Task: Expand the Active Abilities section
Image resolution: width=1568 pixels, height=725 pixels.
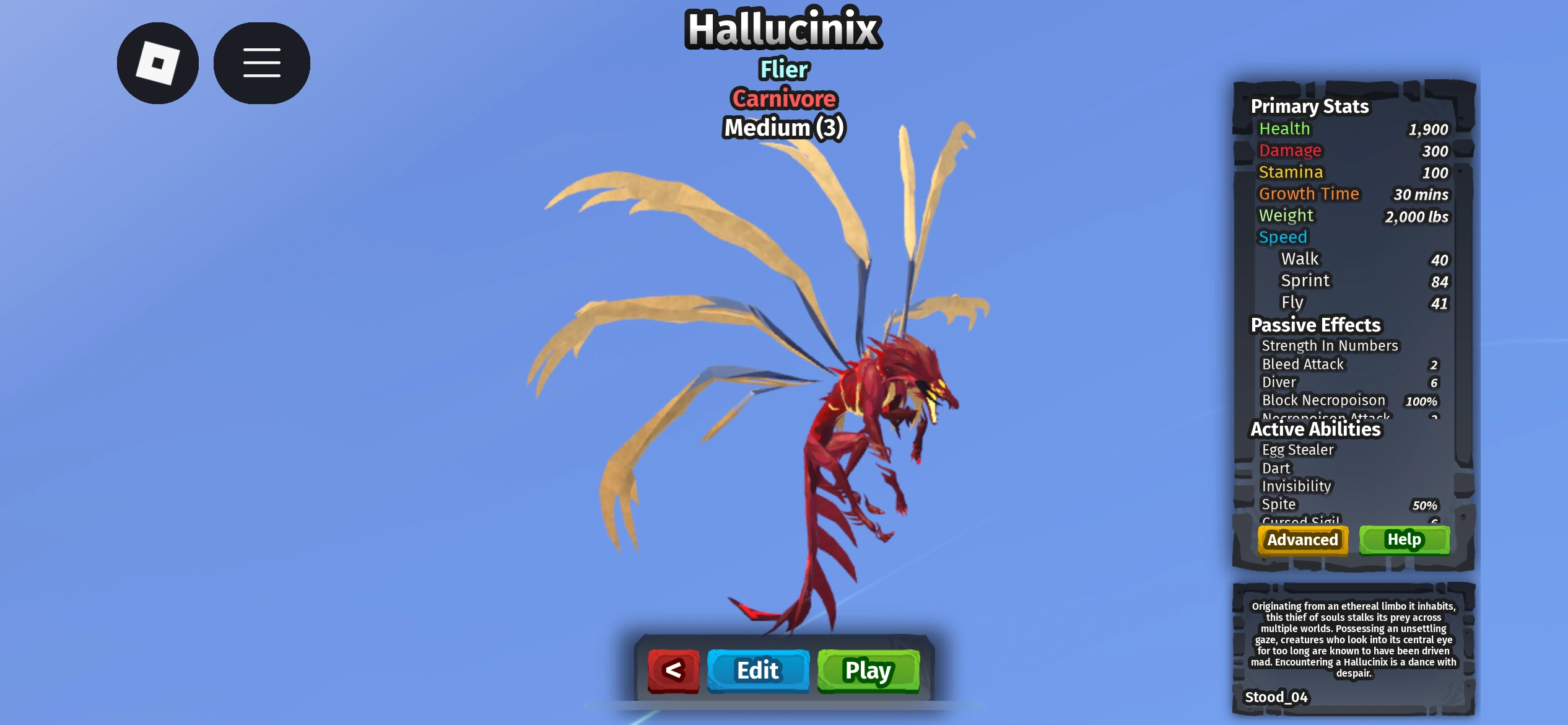Action: coord(1316,428)
